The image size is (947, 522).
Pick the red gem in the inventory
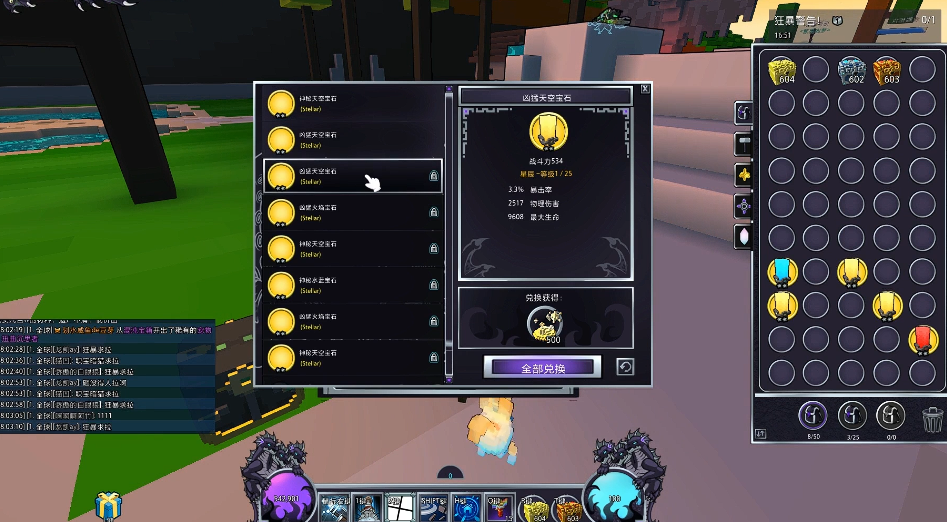click(921, 339)
